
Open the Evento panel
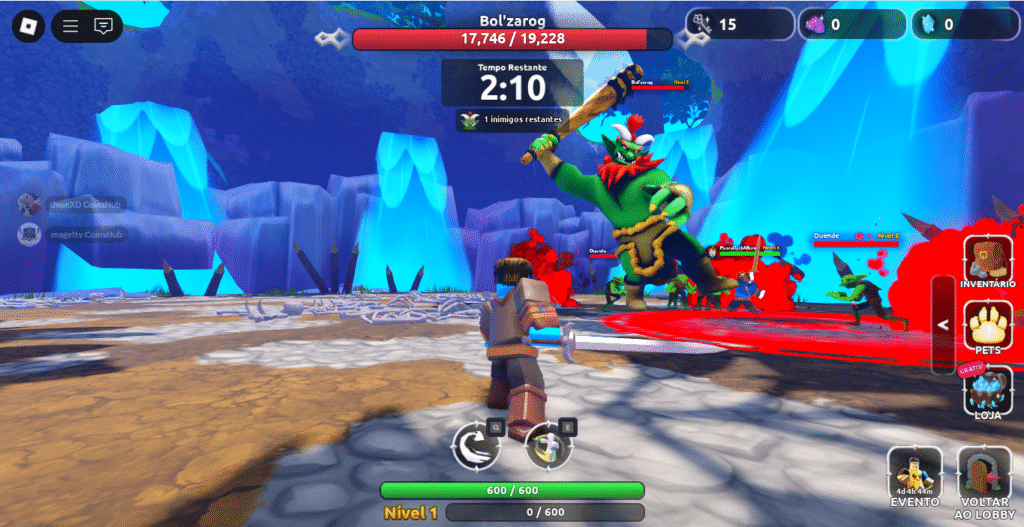(x=915, y=475)
